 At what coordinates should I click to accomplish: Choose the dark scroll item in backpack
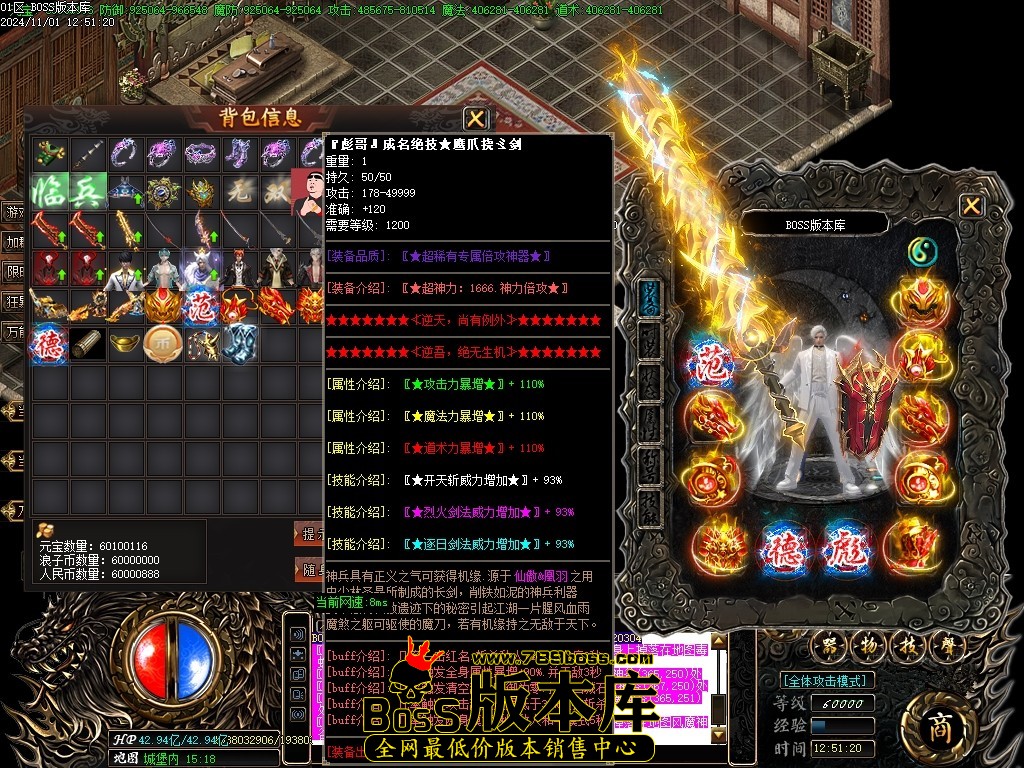pos(87,343)
